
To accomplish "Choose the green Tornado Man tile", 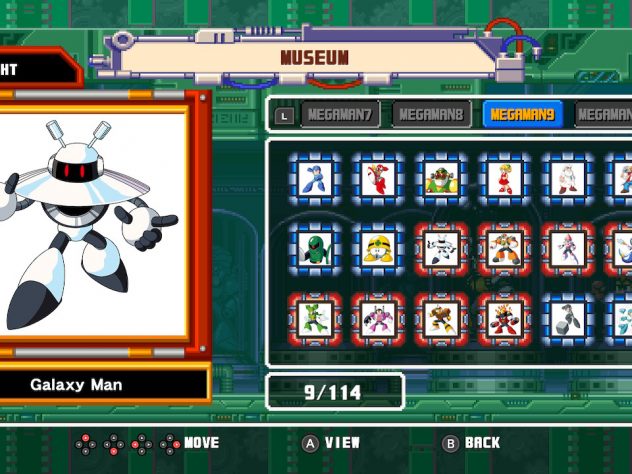I will tap(316, 318).
